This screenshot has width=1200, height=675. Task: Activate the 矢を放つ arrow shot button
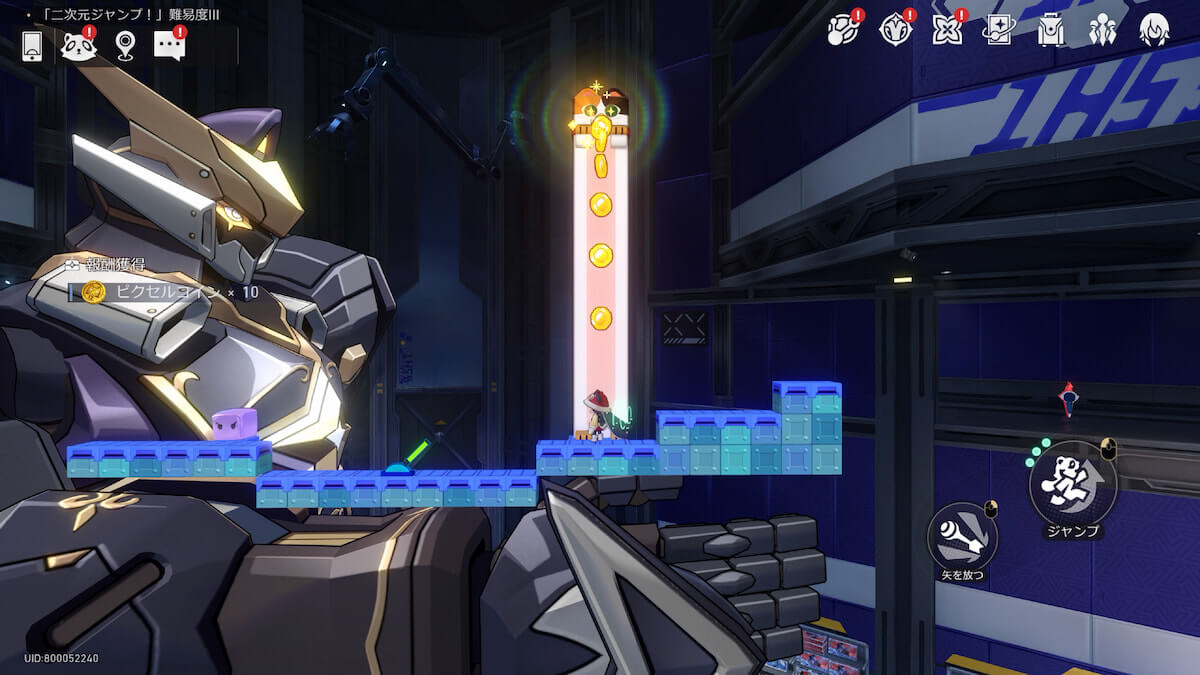(x=961, y=538)
